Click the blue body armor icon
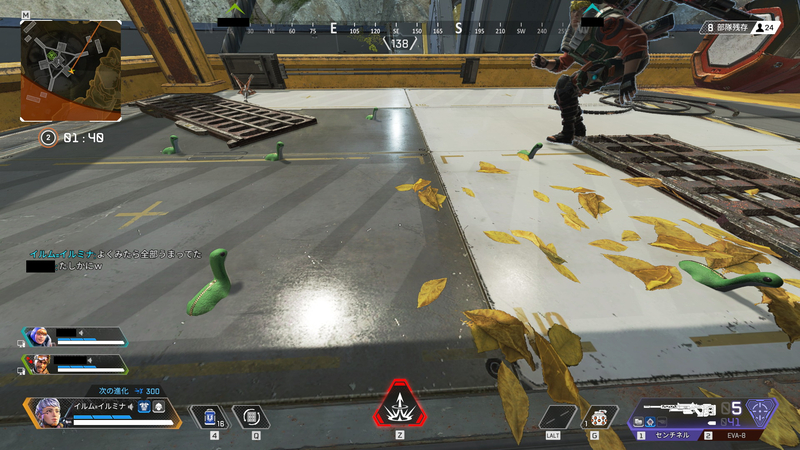 click(144, 407)
